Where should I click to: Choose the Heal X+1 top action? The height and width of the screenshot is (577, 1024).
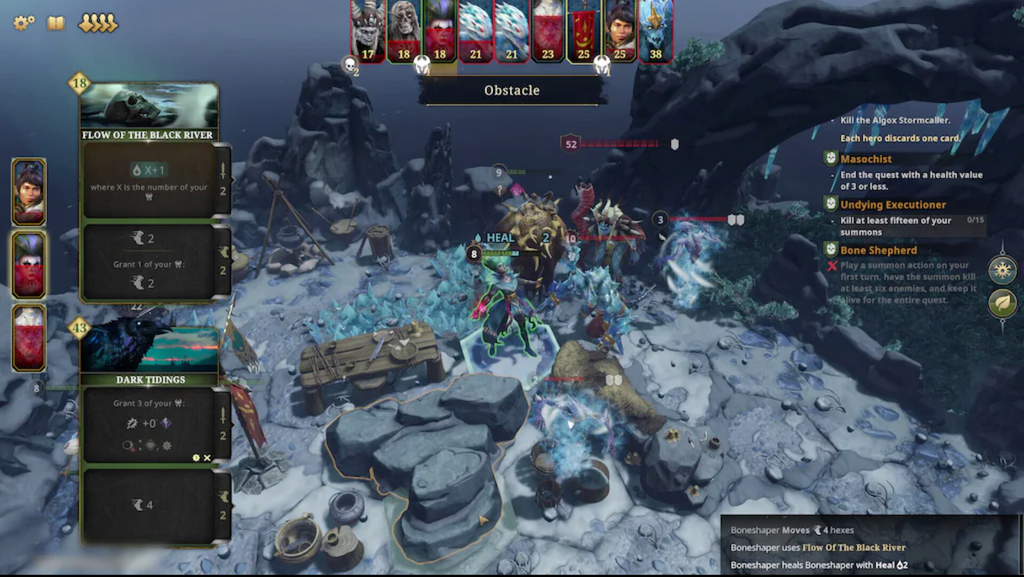coord(149,179)
